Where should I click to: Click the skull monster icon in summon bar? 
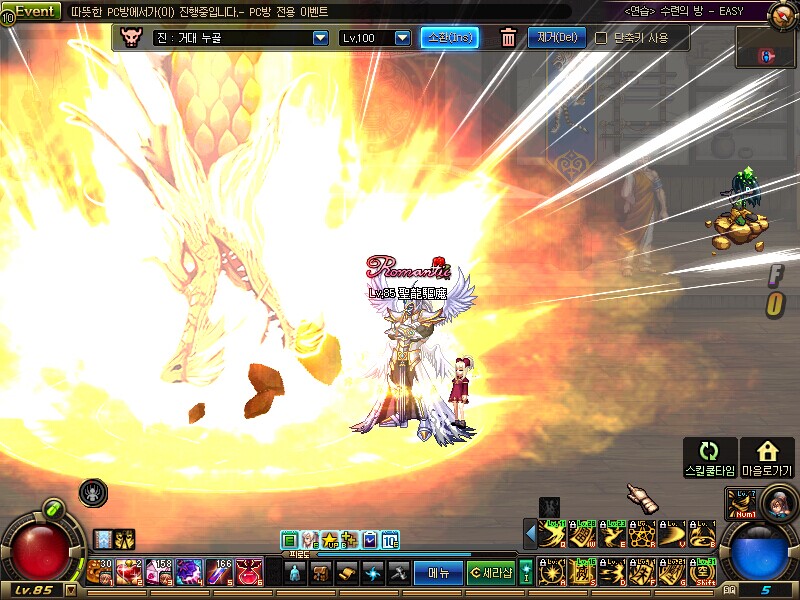(131, 38)
